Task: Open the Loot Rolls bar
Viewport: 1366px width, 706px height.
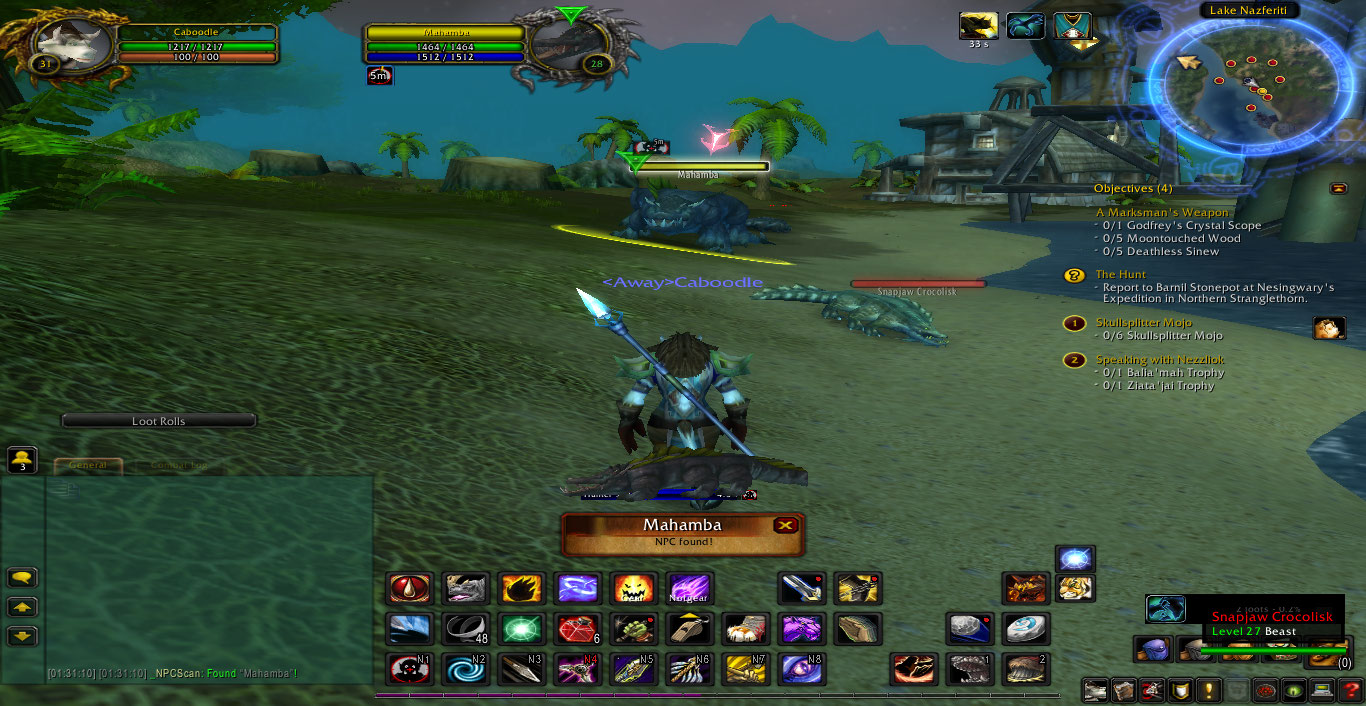Action: pos(159,421)
